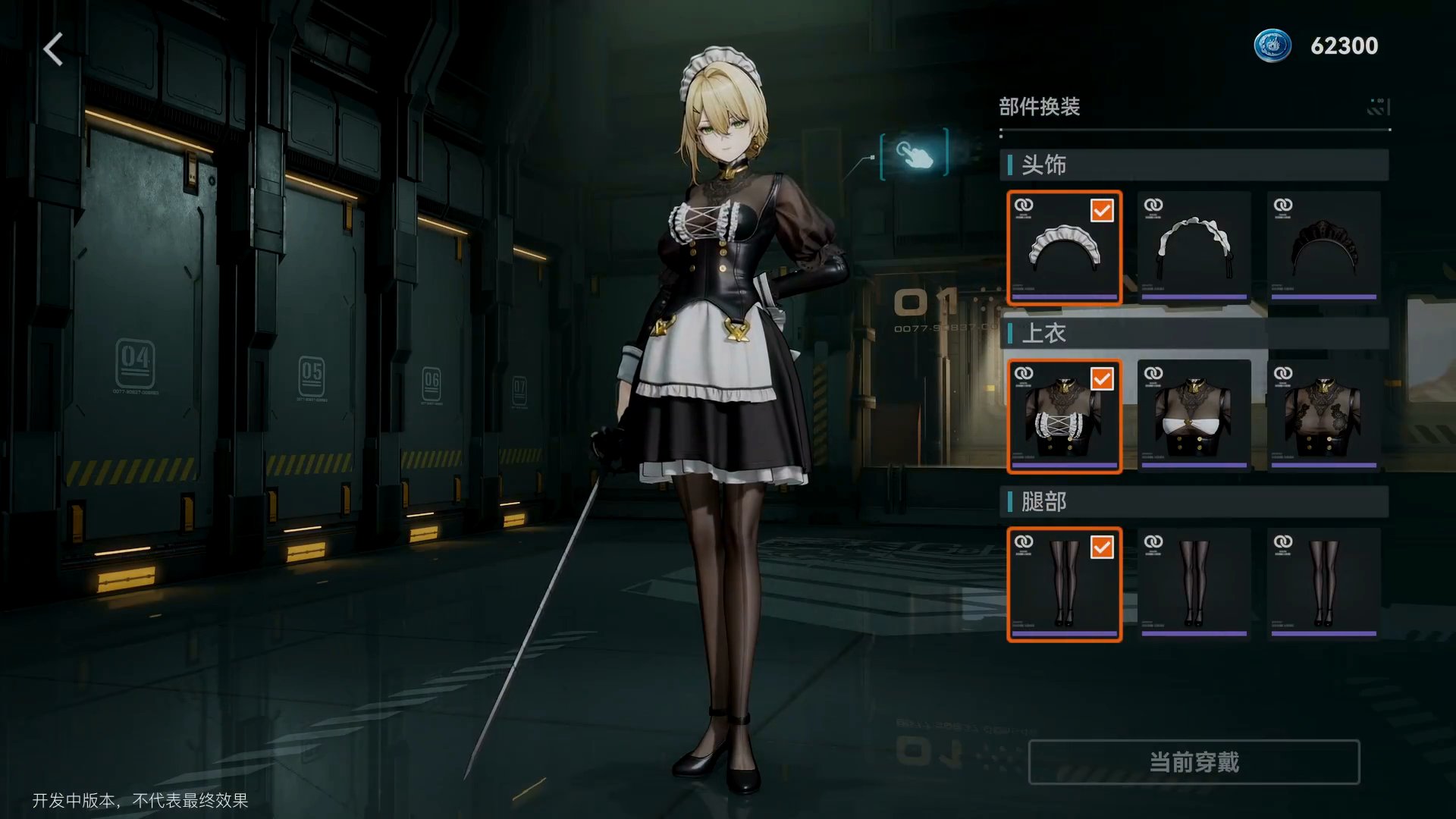Pick the all-black lace top
The image size is (1456, 819).
tap(1323, 416)
